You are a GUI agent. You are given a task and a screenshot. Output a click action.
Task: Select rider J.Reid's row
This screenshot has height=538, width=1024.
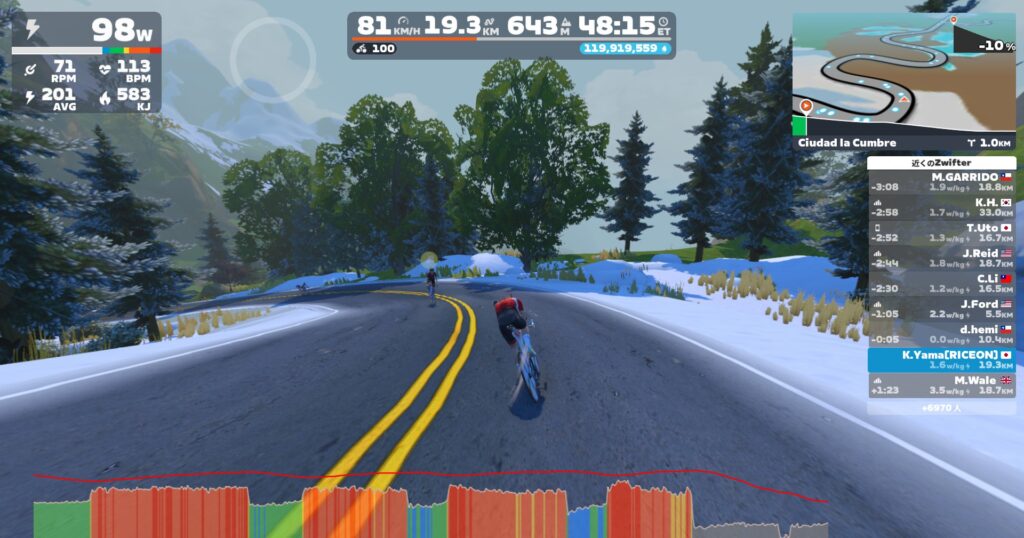[941, 258]
